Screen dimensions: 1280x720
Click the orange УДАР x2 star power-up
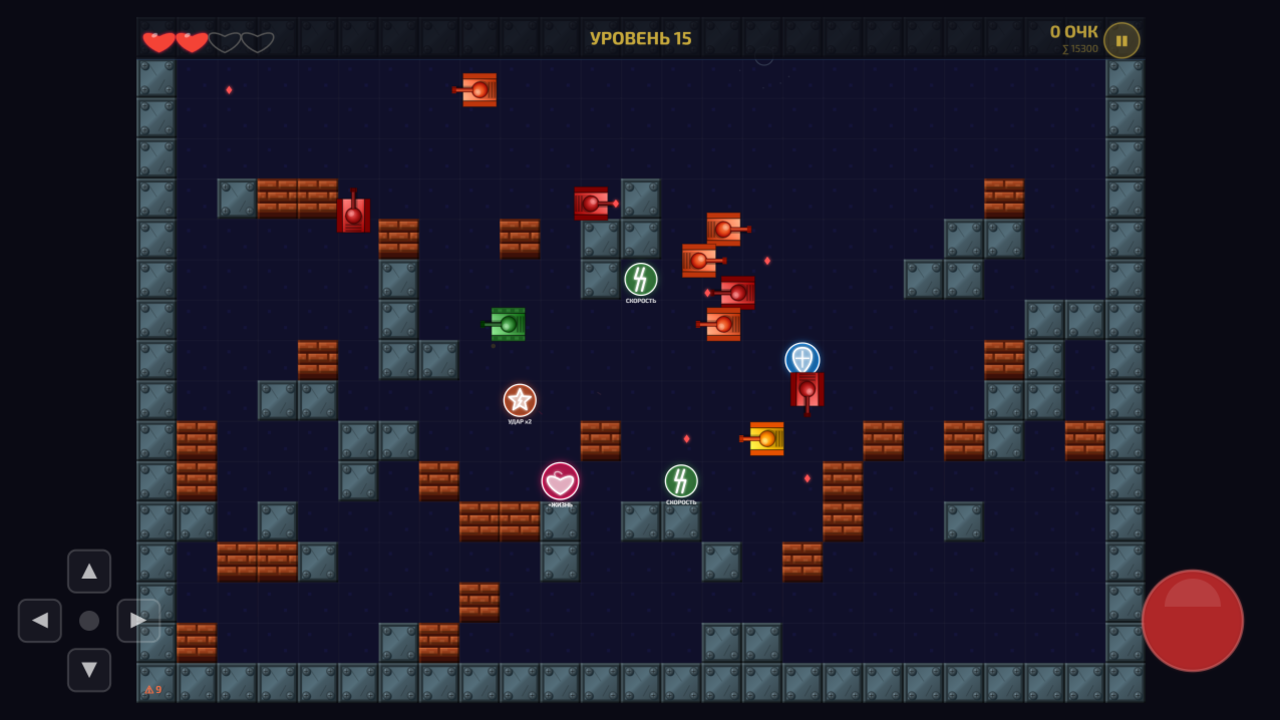pos(518,400)
